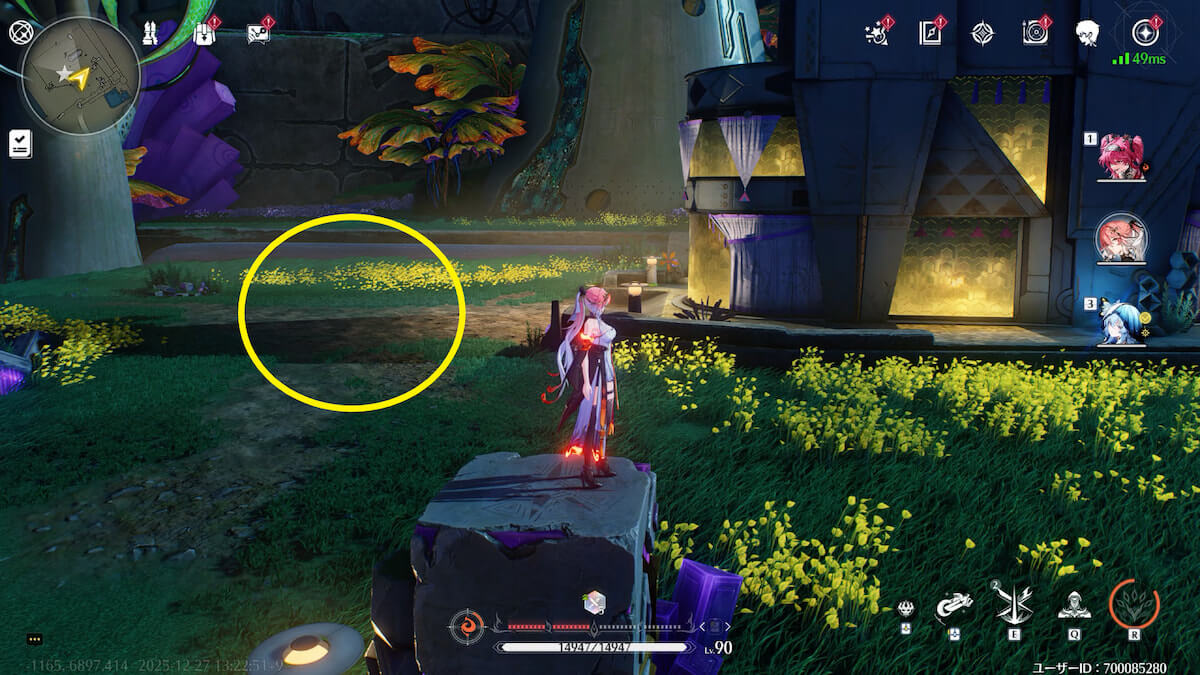Open the globe icon above the minimap
1200x675 pixels.
[20, 32]
